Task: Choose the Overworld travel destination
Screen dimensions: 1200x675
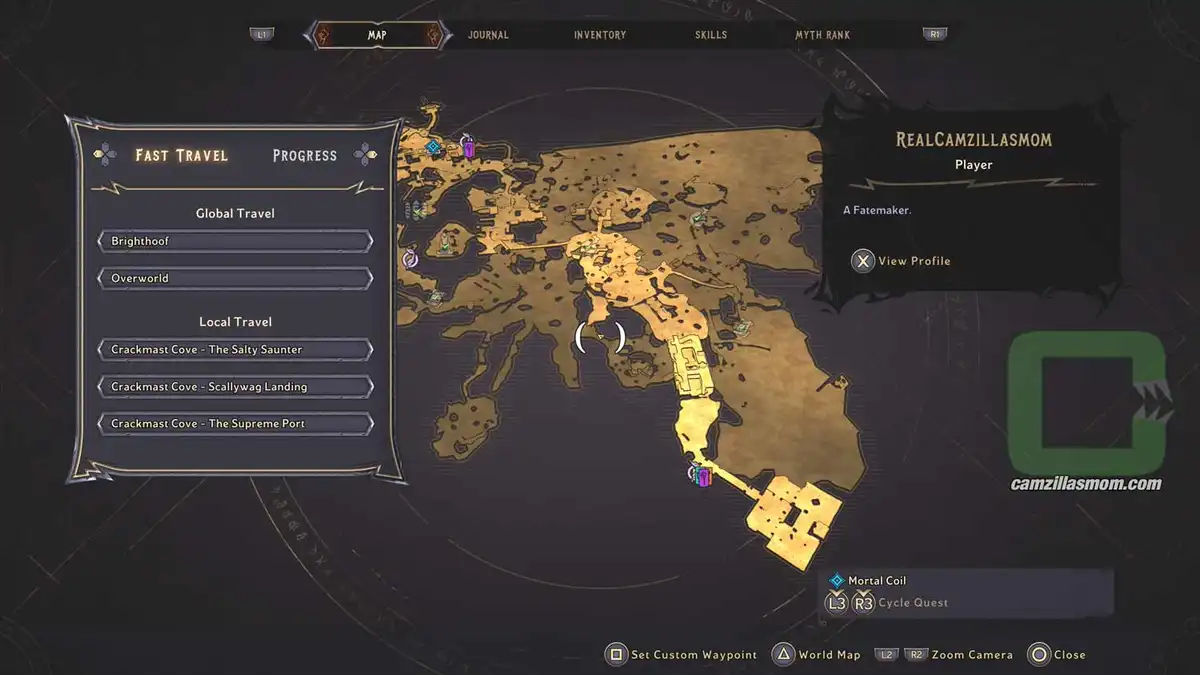Action: point(236,278)
